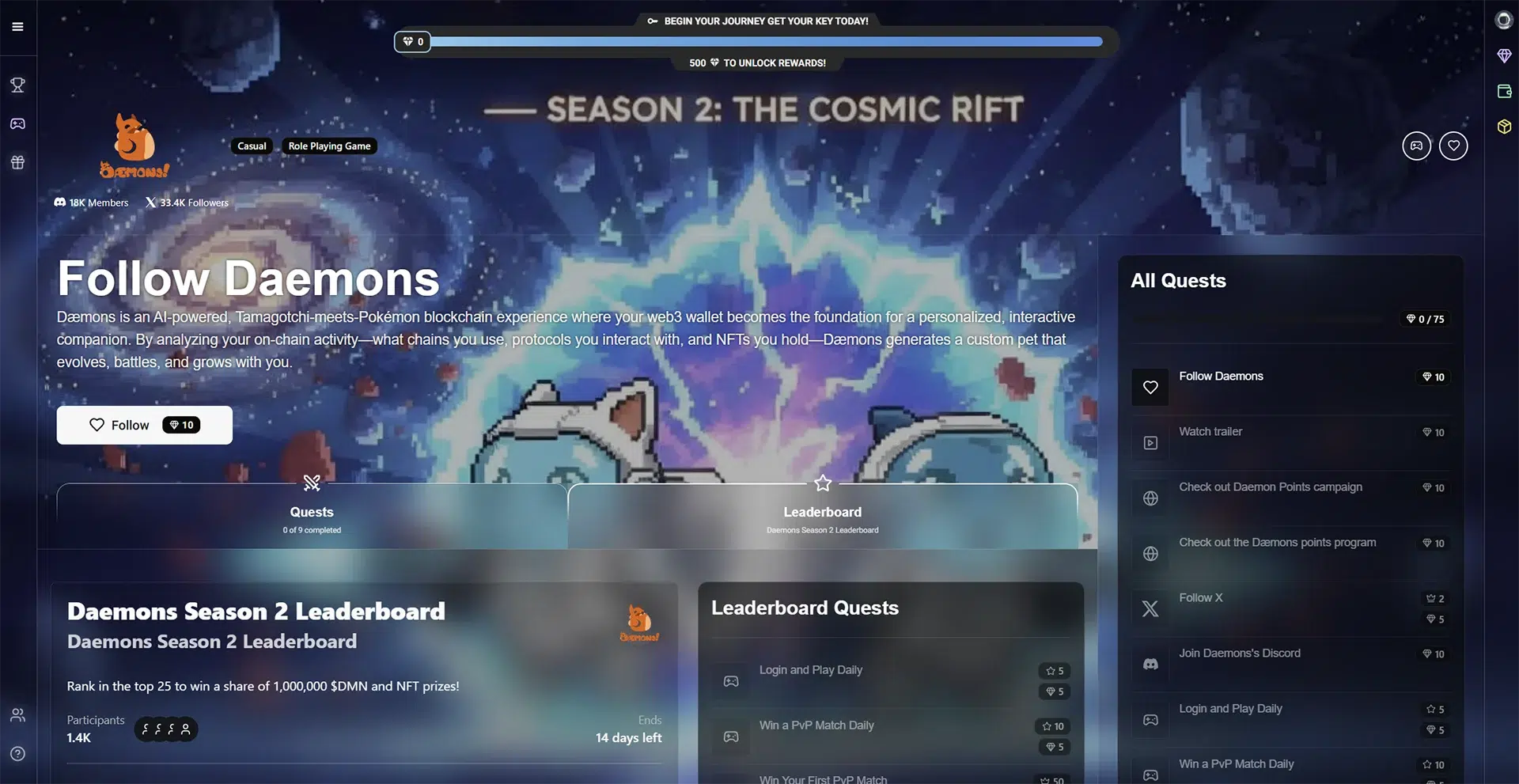The image size is (1519, 784).
Task: Click the Follow button for Daemons
Action: 143,425
